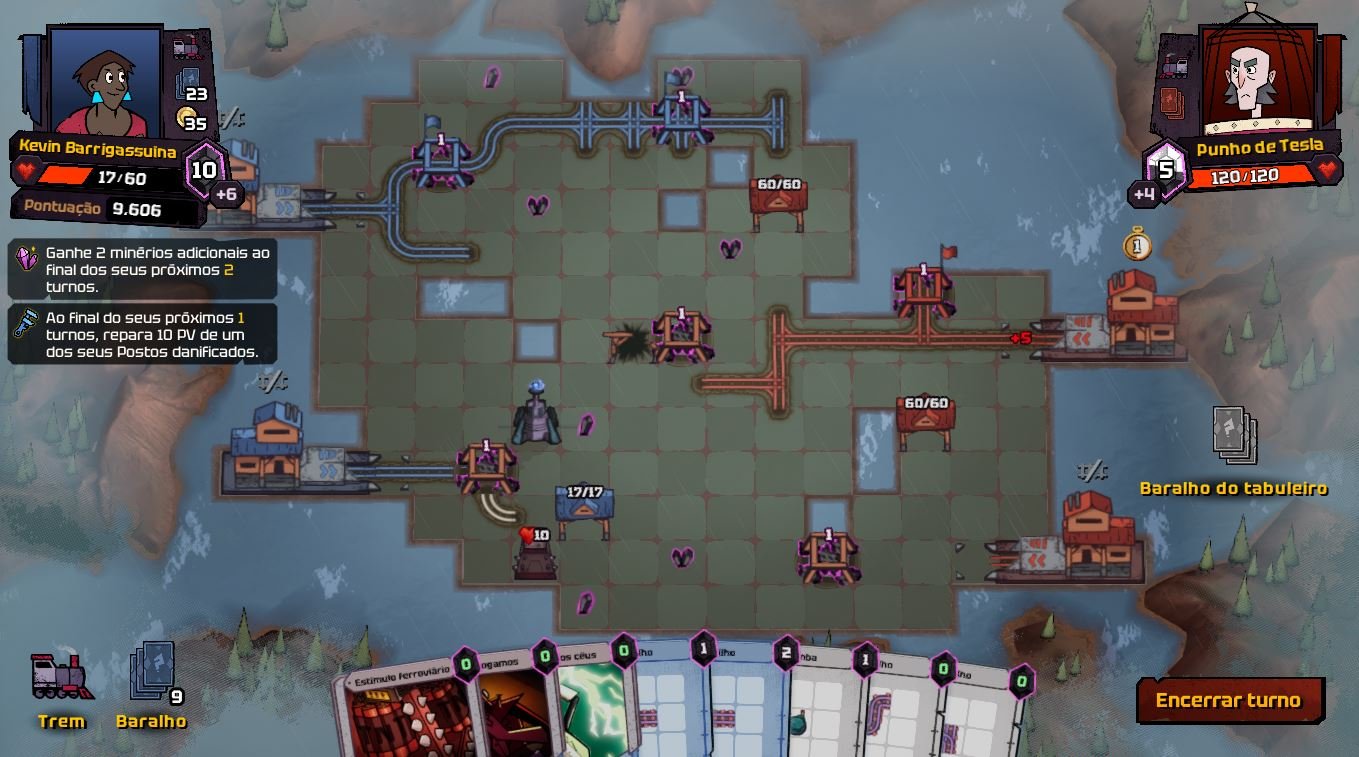The height and width of the screenshot is (757, 1359).
Task: Open the Trem locomotive panel
Action: pyautogui.click(x=62, y=679)
